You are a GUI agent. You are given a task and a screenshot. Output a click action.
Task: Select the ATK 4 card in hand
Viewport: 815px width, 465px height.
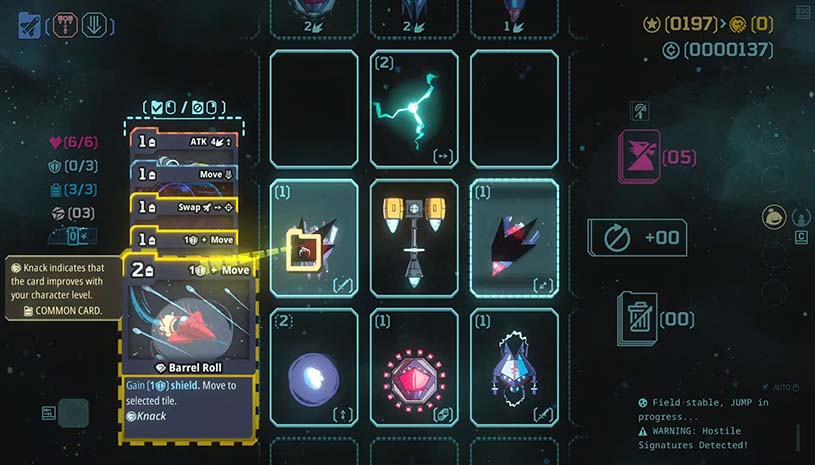[183, 143]
